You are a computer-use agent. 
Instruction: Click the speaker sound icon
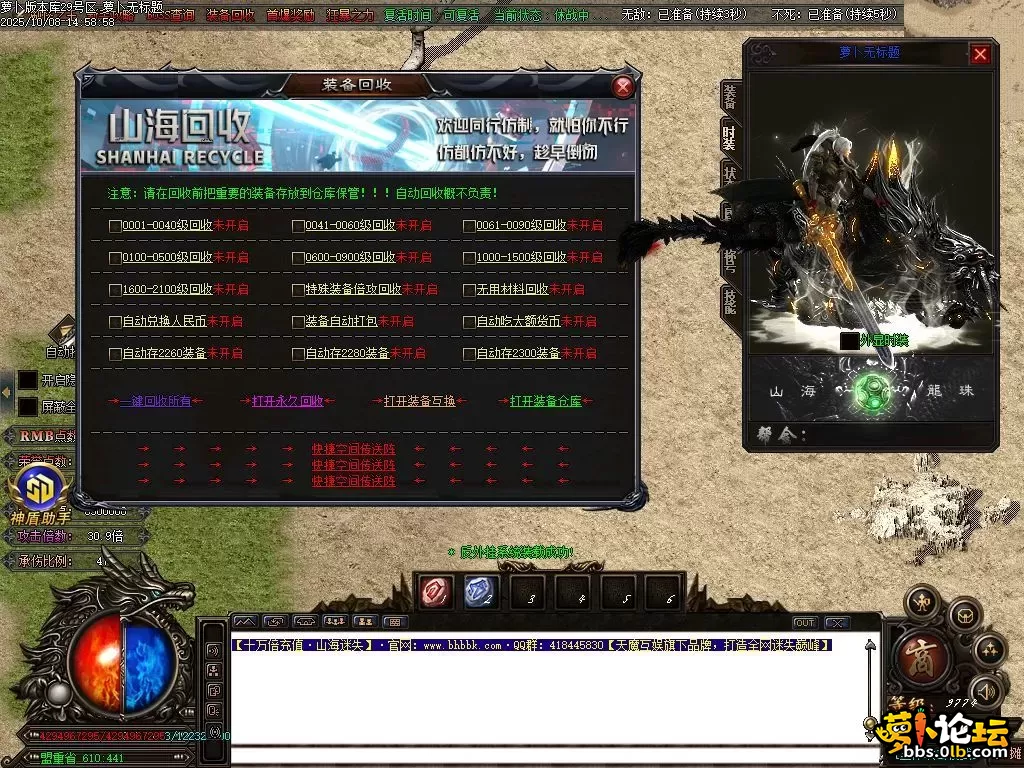pos(987,690)
